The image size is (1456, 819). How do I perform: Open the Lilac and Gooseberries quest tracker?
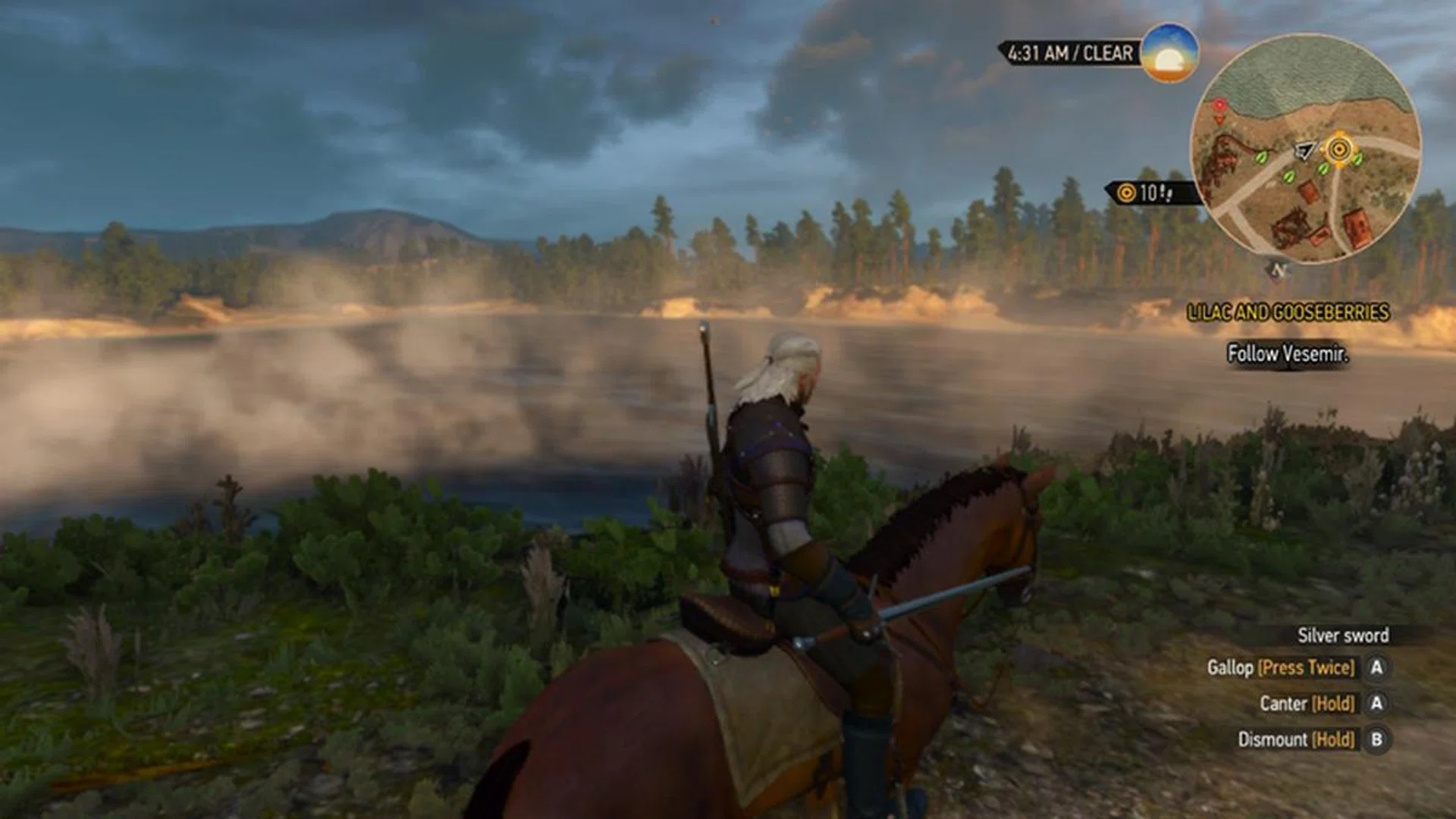click(1288, 312)
